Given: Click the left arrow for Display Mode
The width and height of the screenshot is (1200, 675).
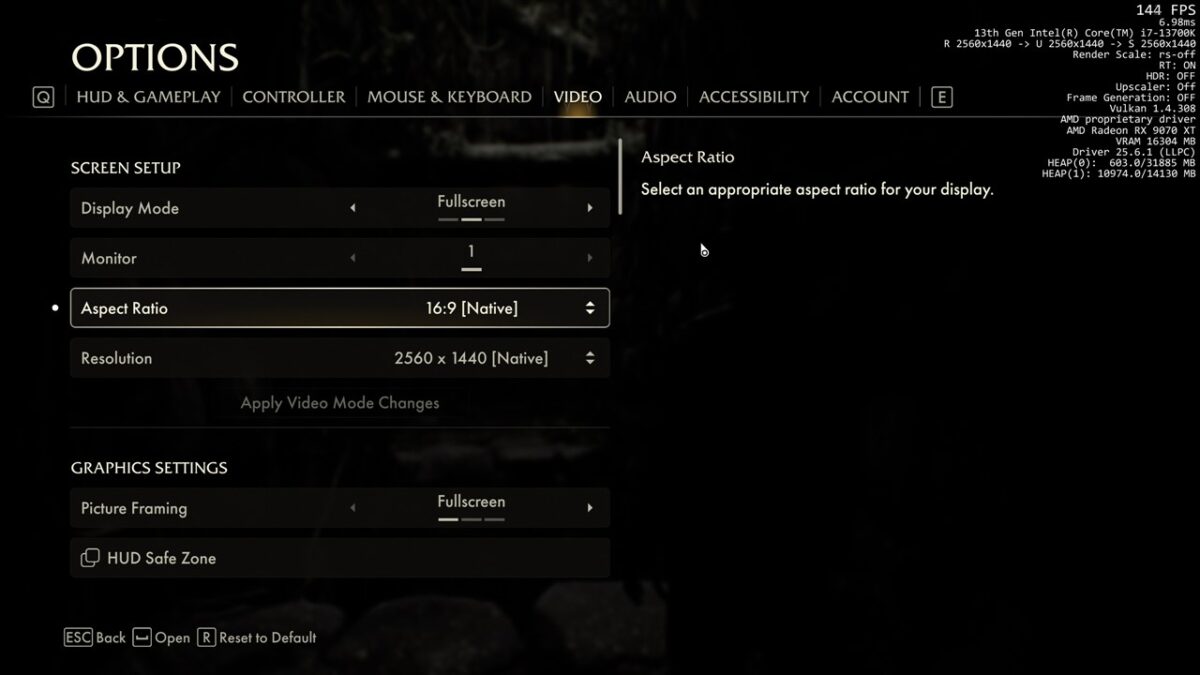Looking at the screenshot, I should pyautogui.click(x=352, y=208).
